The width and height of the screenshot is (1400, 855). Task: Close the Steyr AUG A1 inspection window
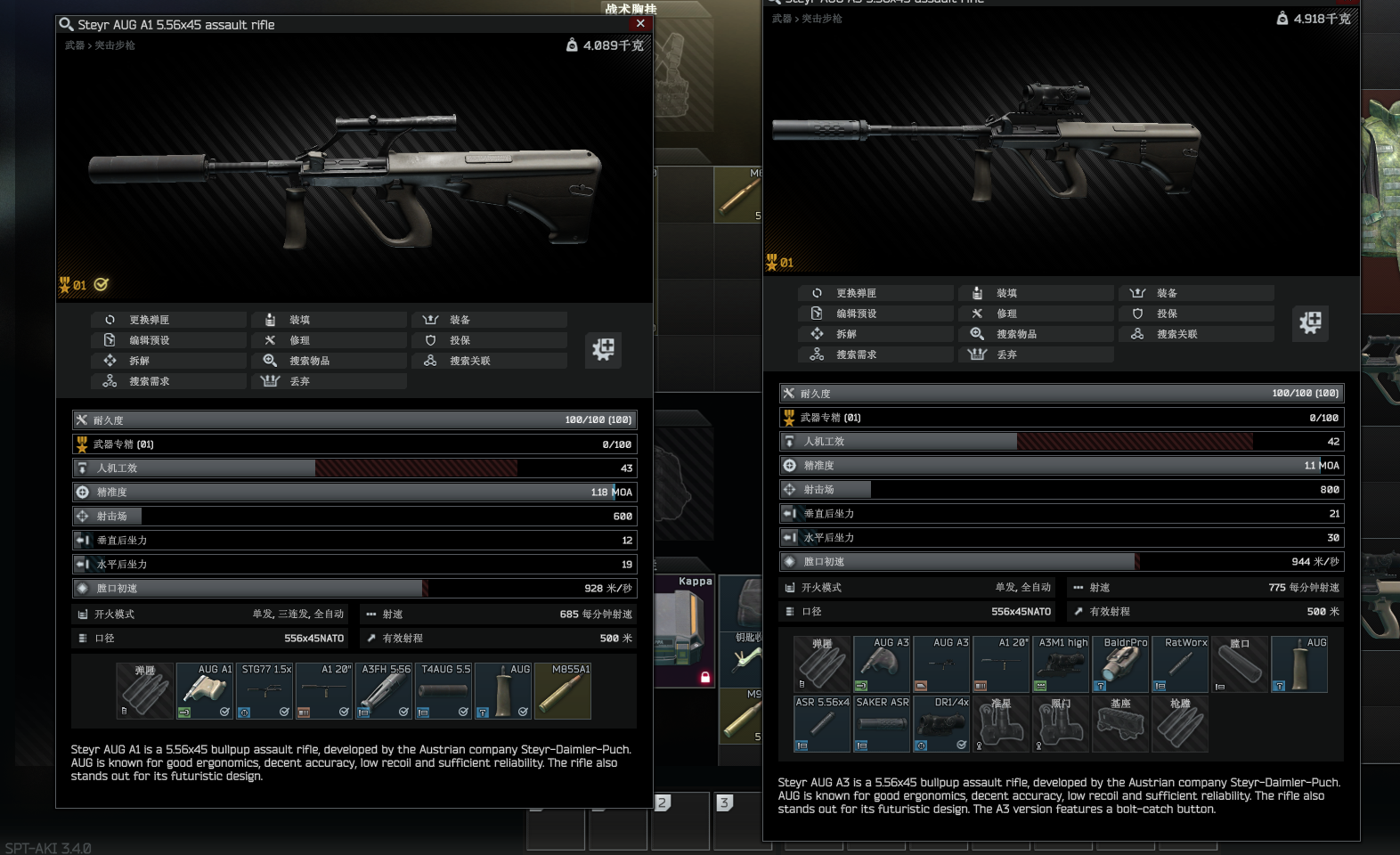[640, 24]
